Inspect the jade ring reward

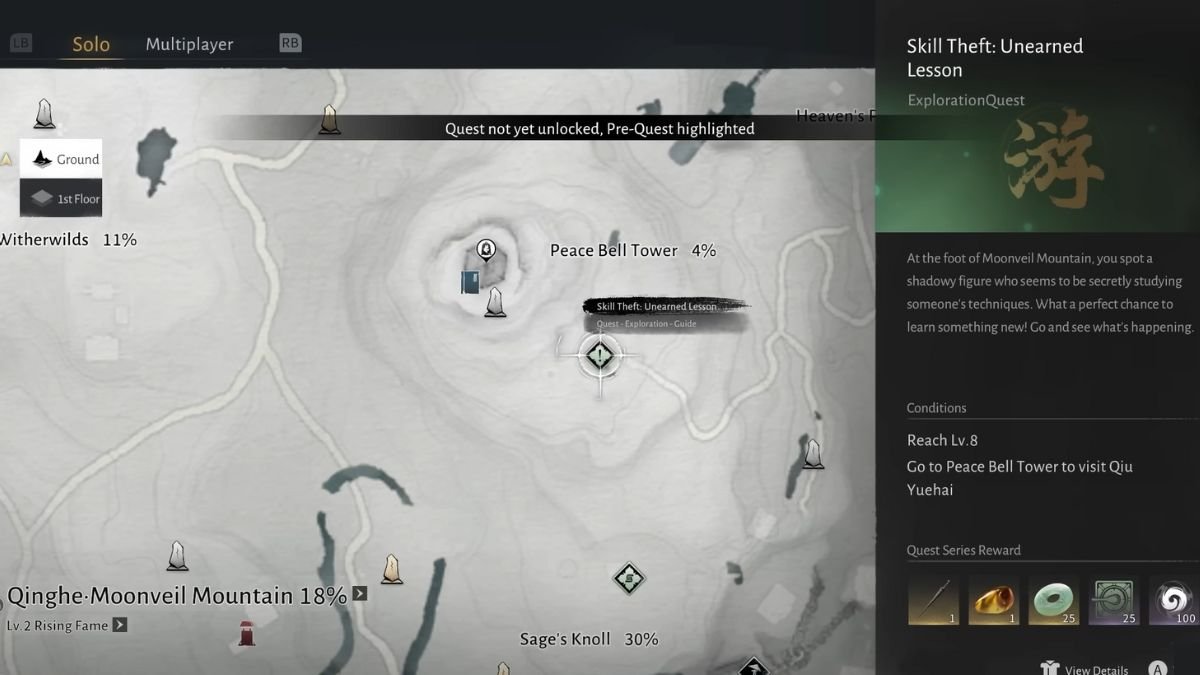pyautogui.click(x=1053, y=601)
